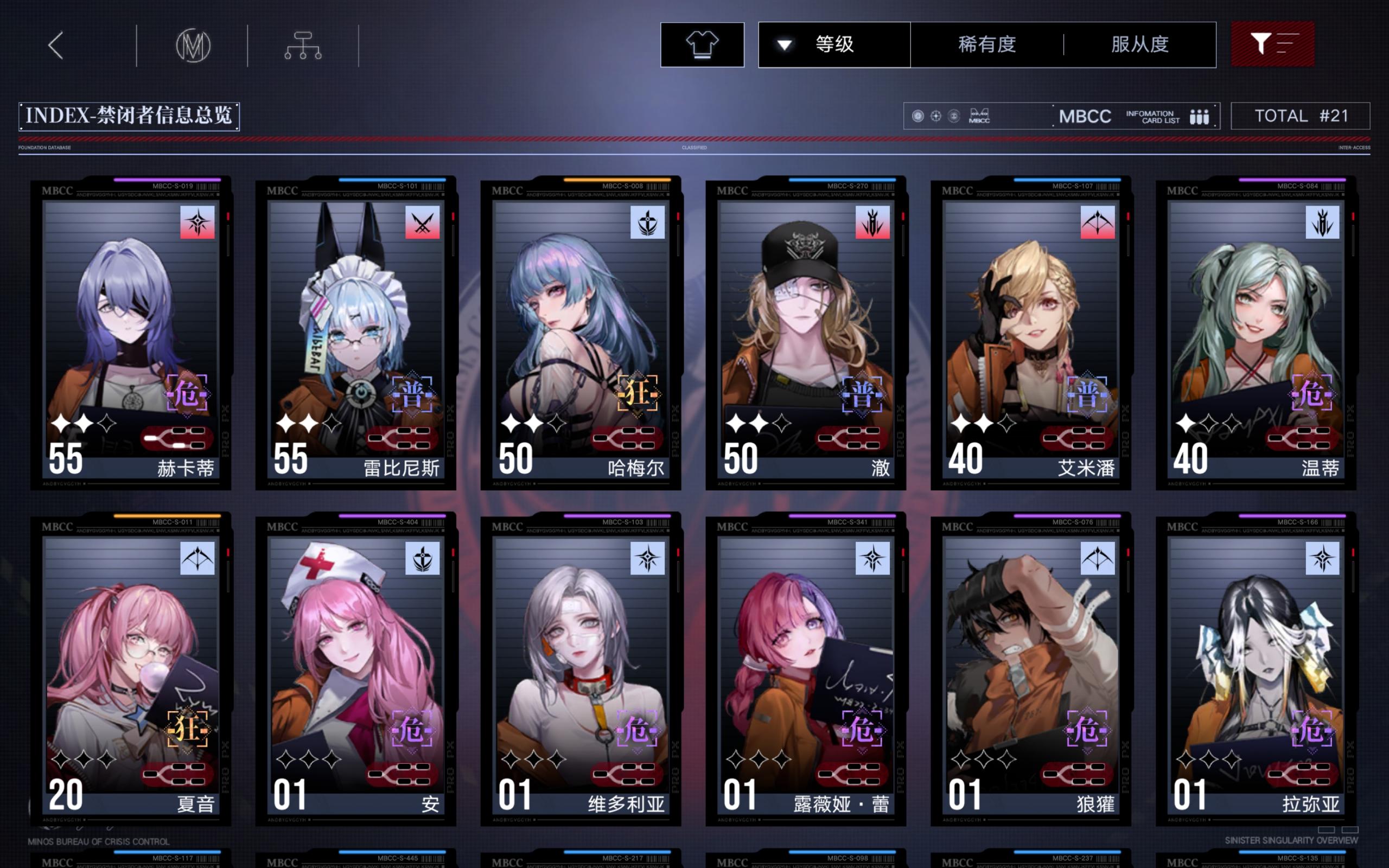Click the TOTAL #21 counter

(1301, 116)
